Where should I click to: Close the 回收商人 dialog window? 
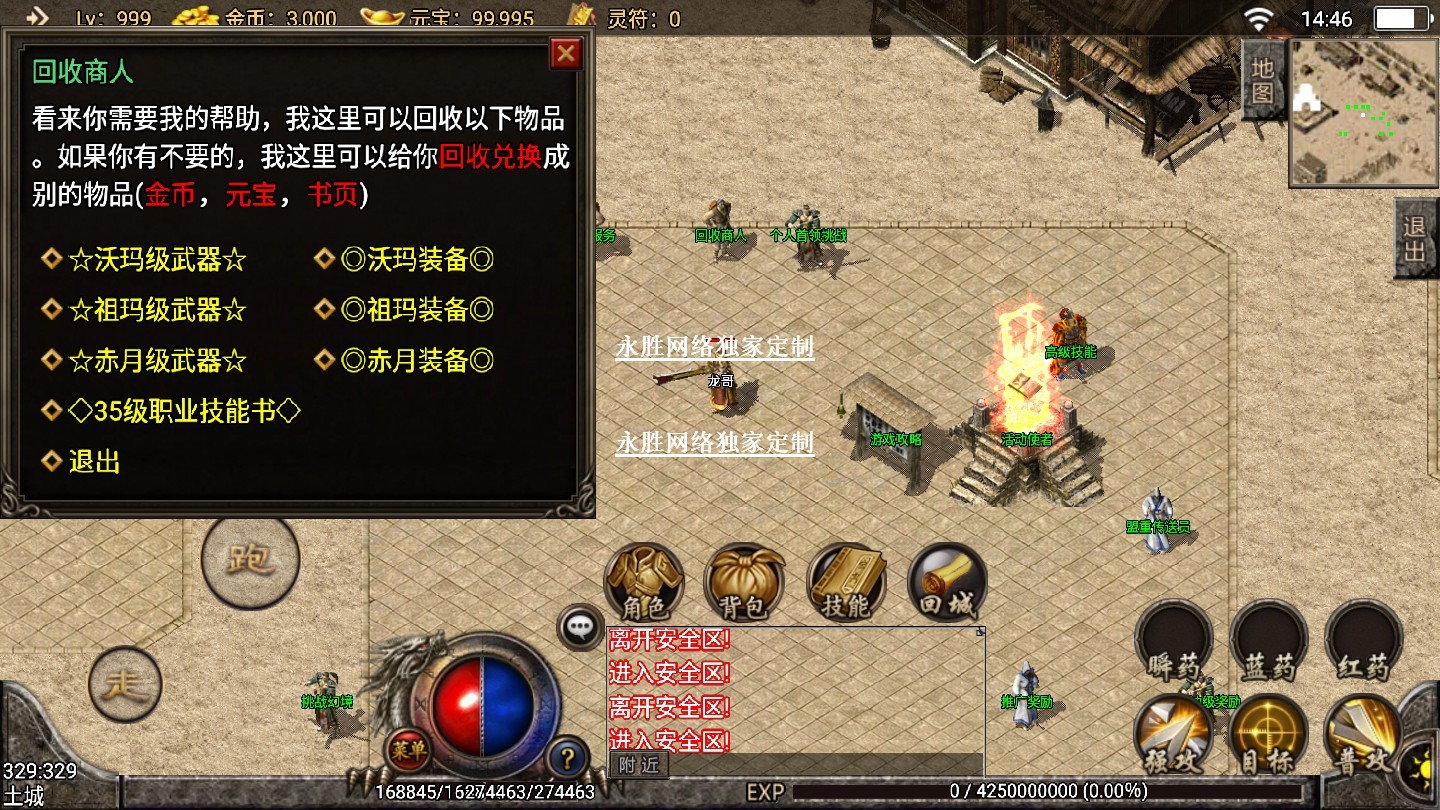566,54
